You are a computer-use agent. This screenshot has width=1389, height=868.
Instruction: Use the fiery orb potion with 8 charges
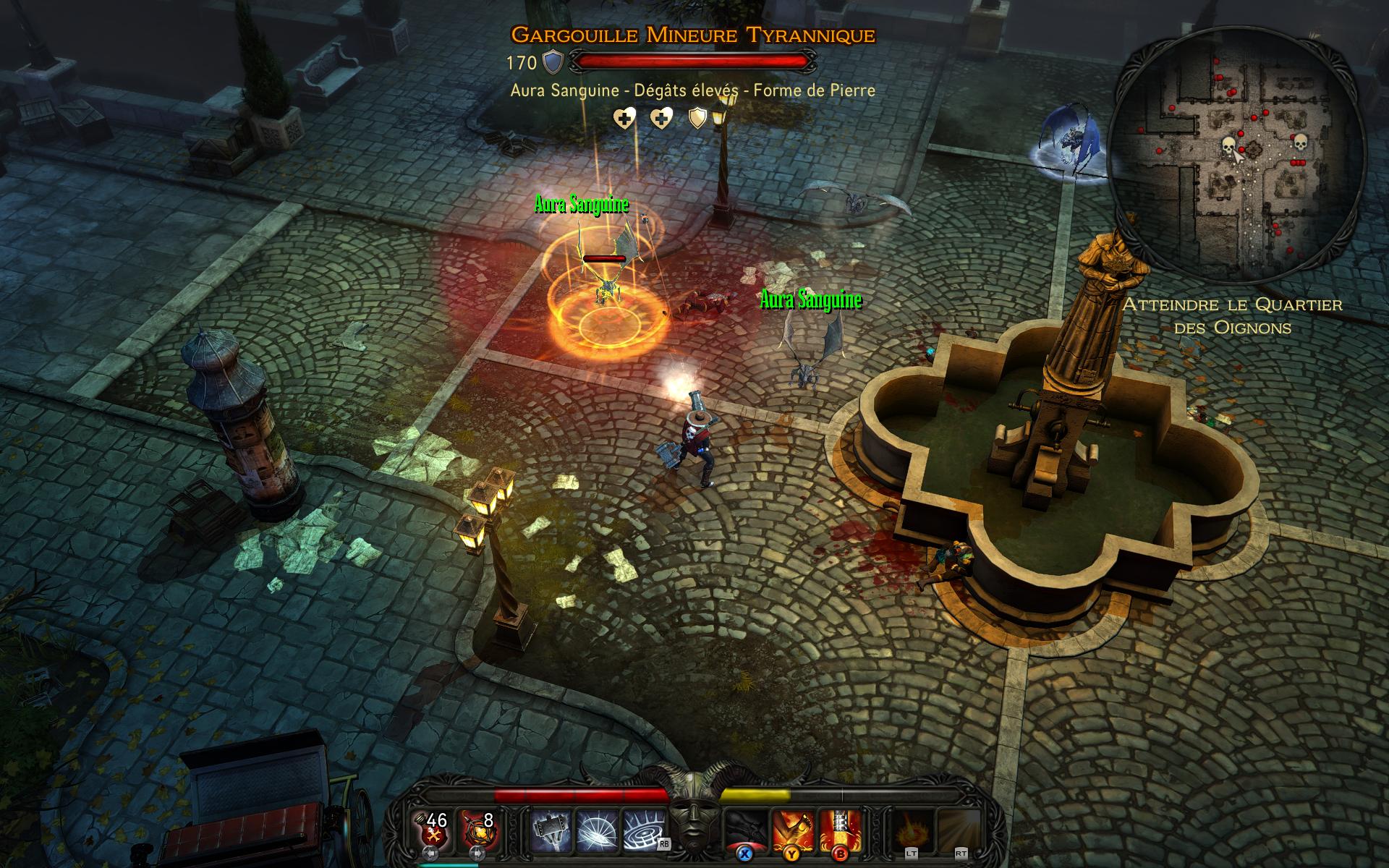tap(477, 829)
